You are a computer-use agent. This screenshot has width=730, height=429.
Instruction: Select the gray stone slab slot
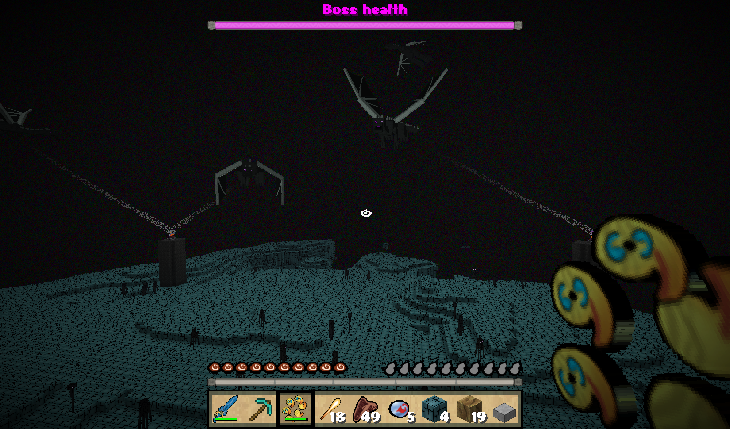tap(505, 409)
